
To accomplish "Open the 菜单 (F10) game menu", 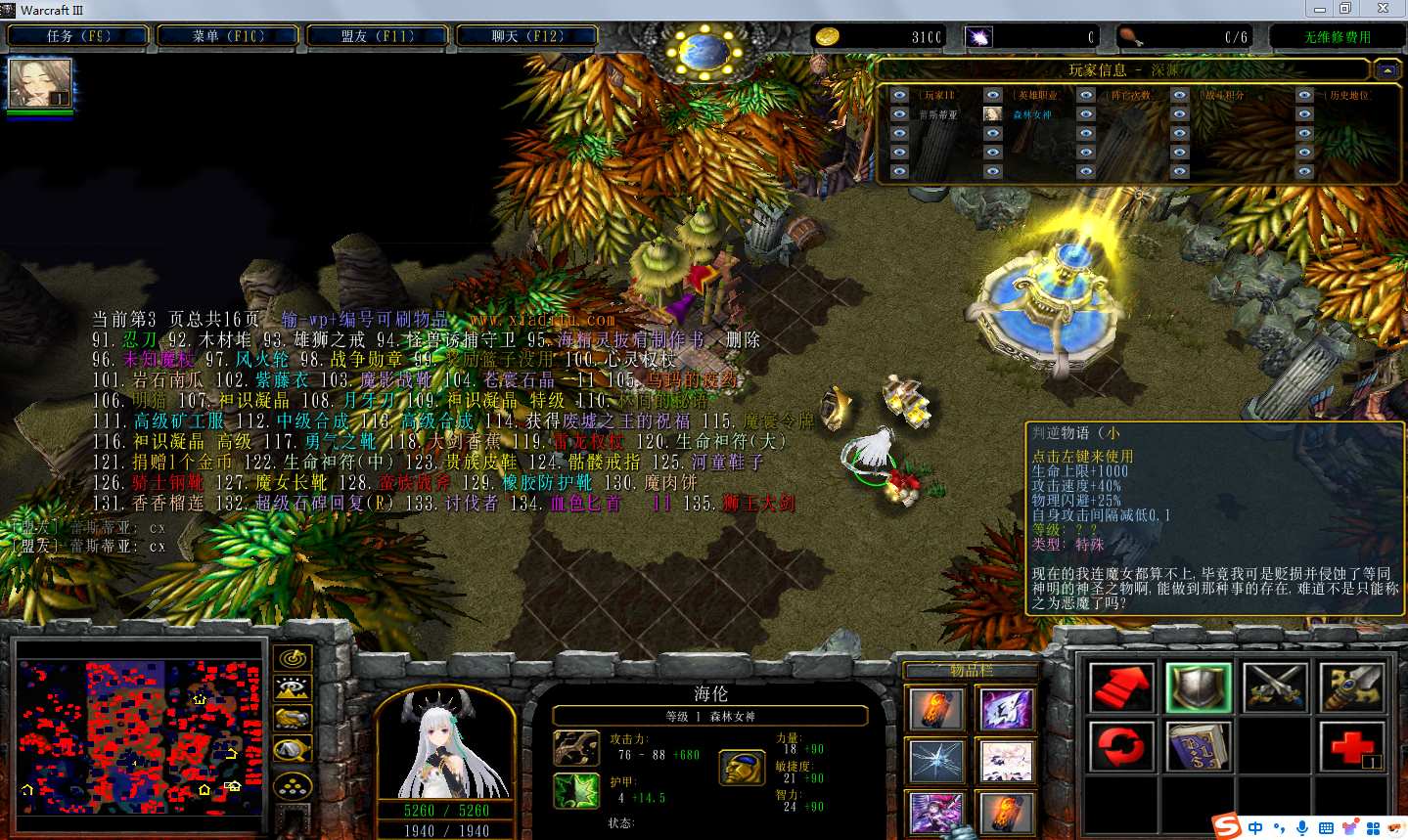I will 228,36.
